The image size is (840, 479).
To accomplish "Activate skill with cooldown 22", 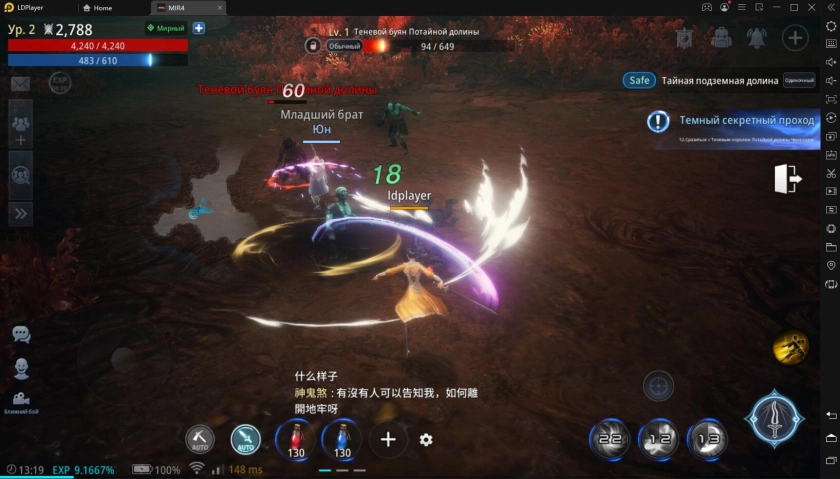I will pyautogui.click(x=609, y=438).
